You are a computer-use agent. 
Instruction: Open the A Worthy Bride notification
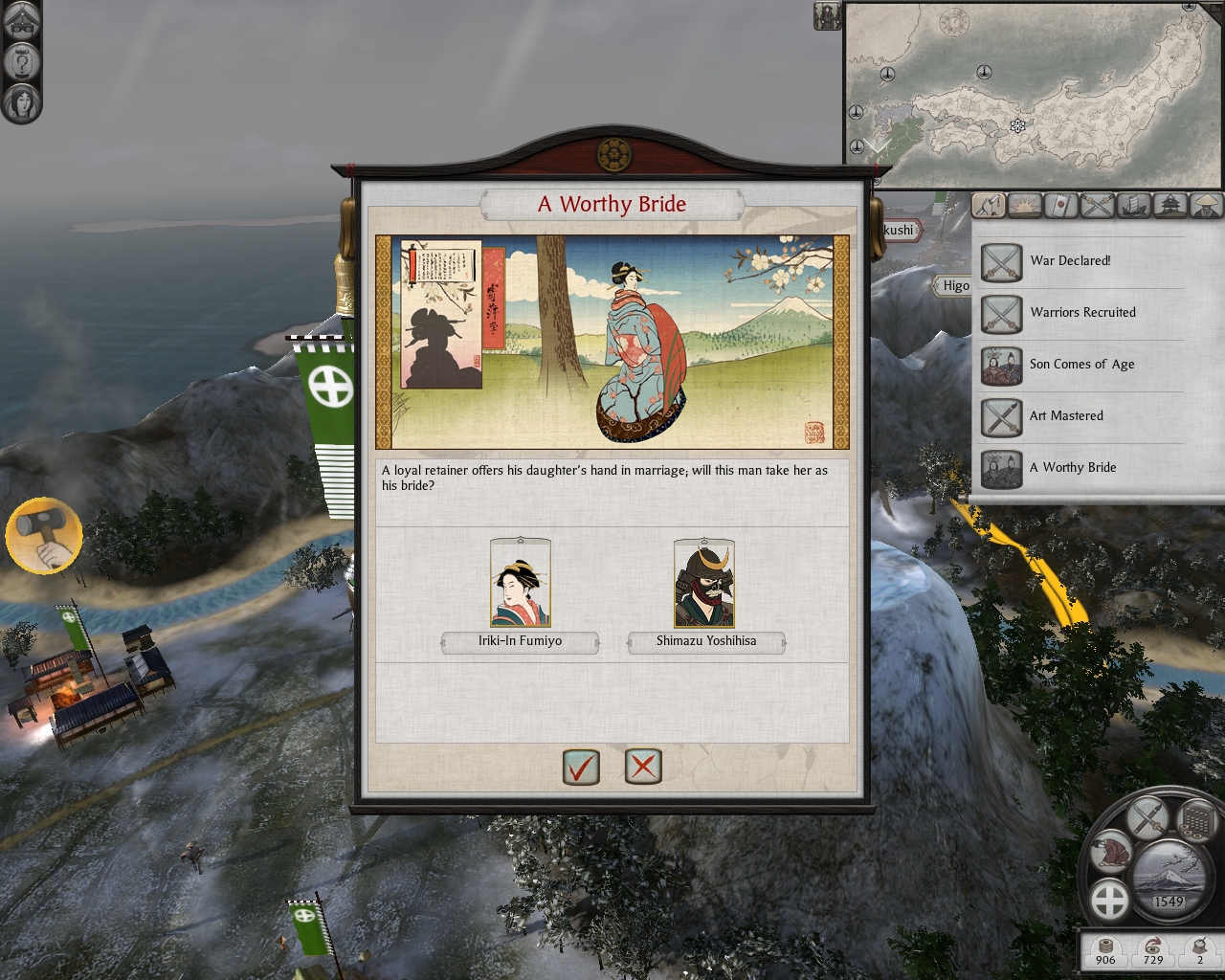tap(1002, 468)
